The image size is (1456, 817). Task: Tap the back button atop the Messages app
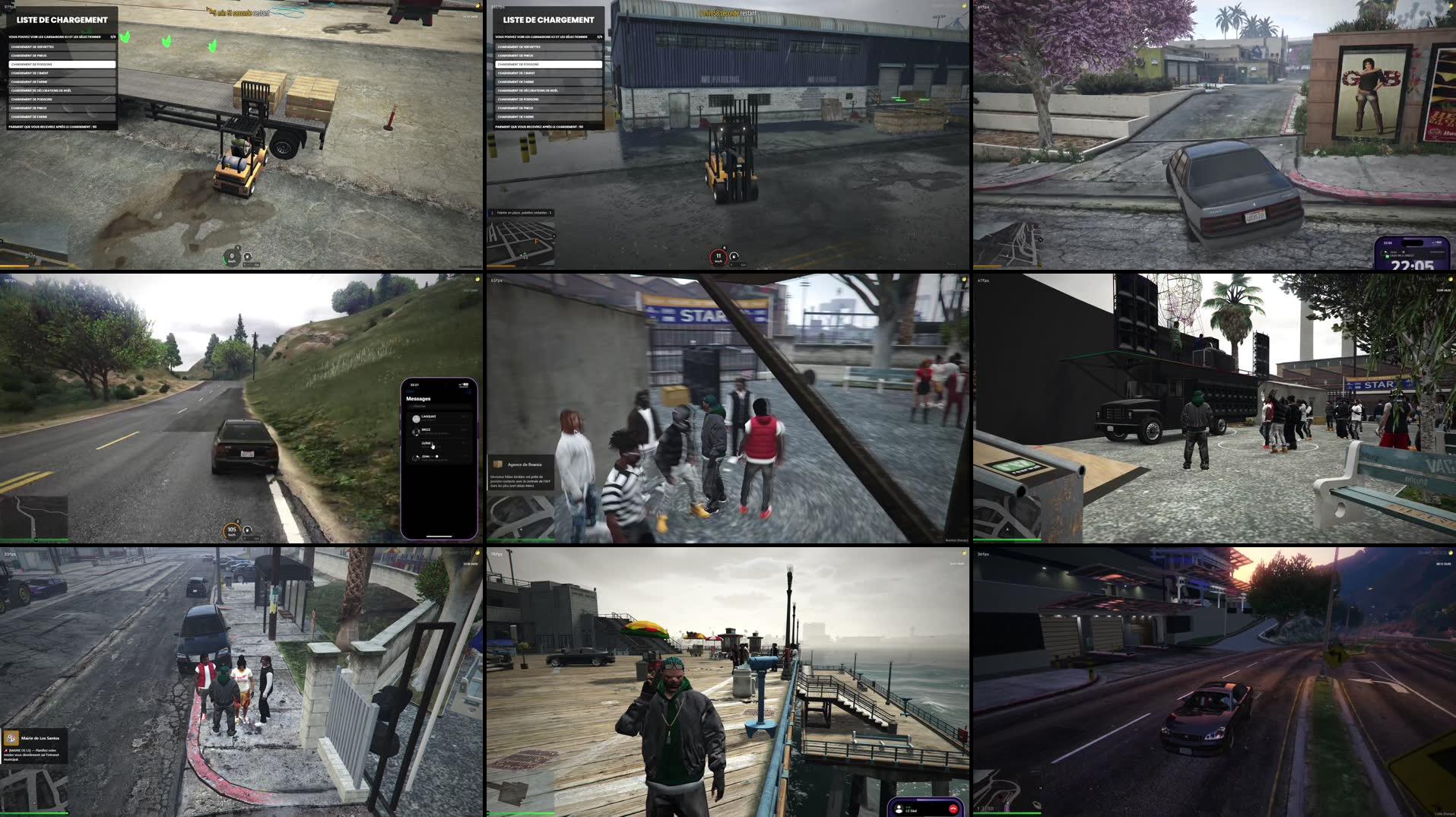point(410,392)
